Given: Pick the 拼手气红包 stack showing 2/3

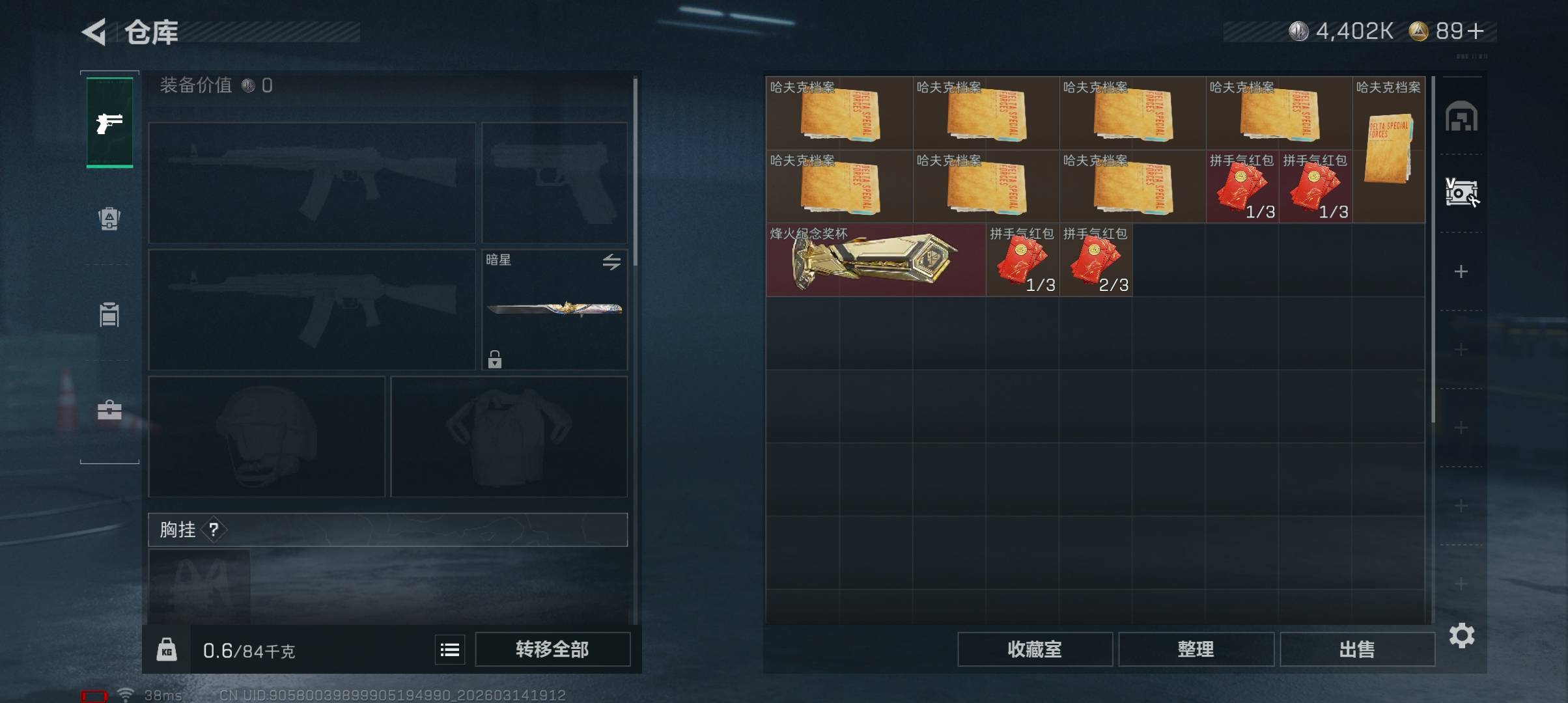Looking at the screenshot, I should click(1095, 260).
